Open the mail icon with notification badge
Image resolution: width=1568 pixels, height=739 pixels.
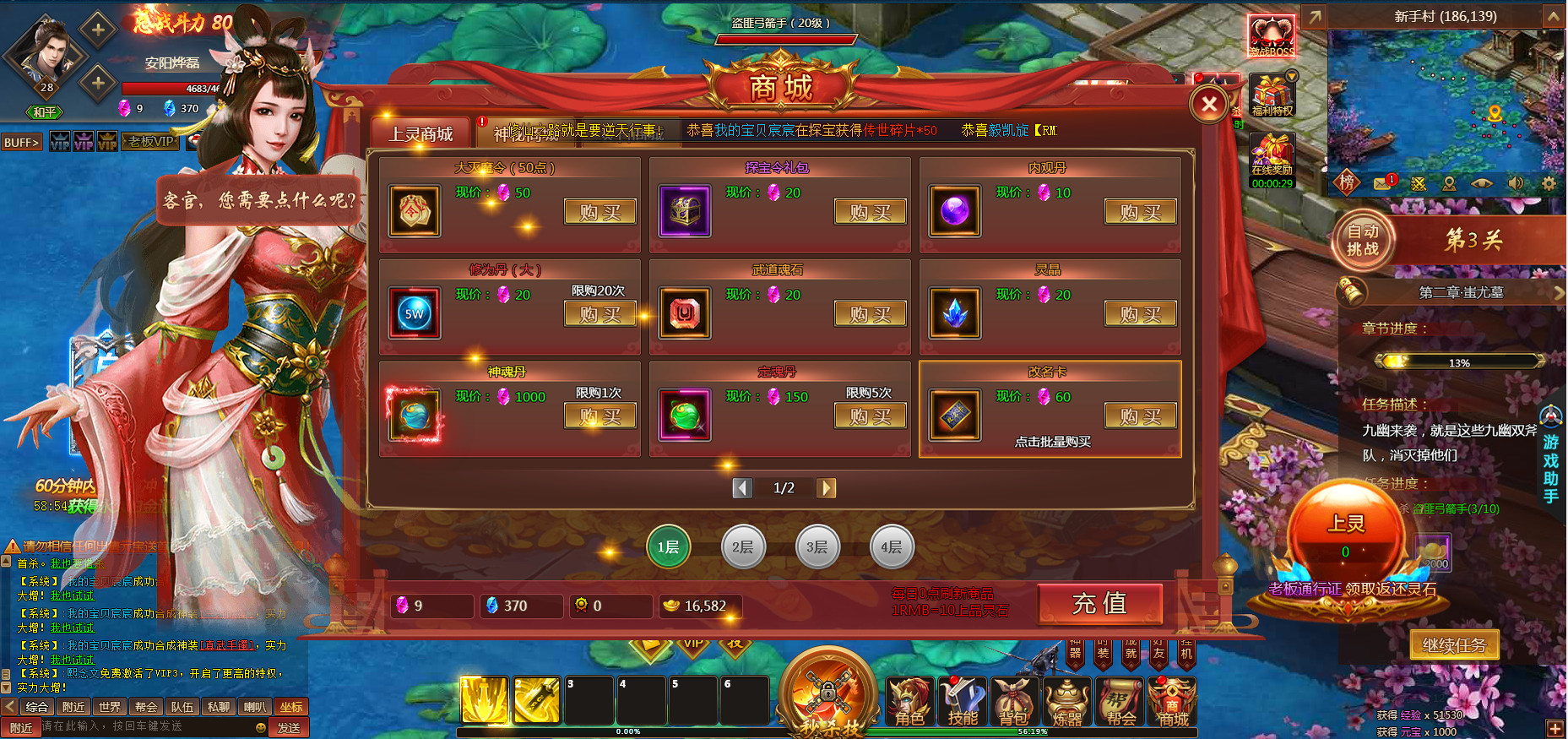(1382, 183)
